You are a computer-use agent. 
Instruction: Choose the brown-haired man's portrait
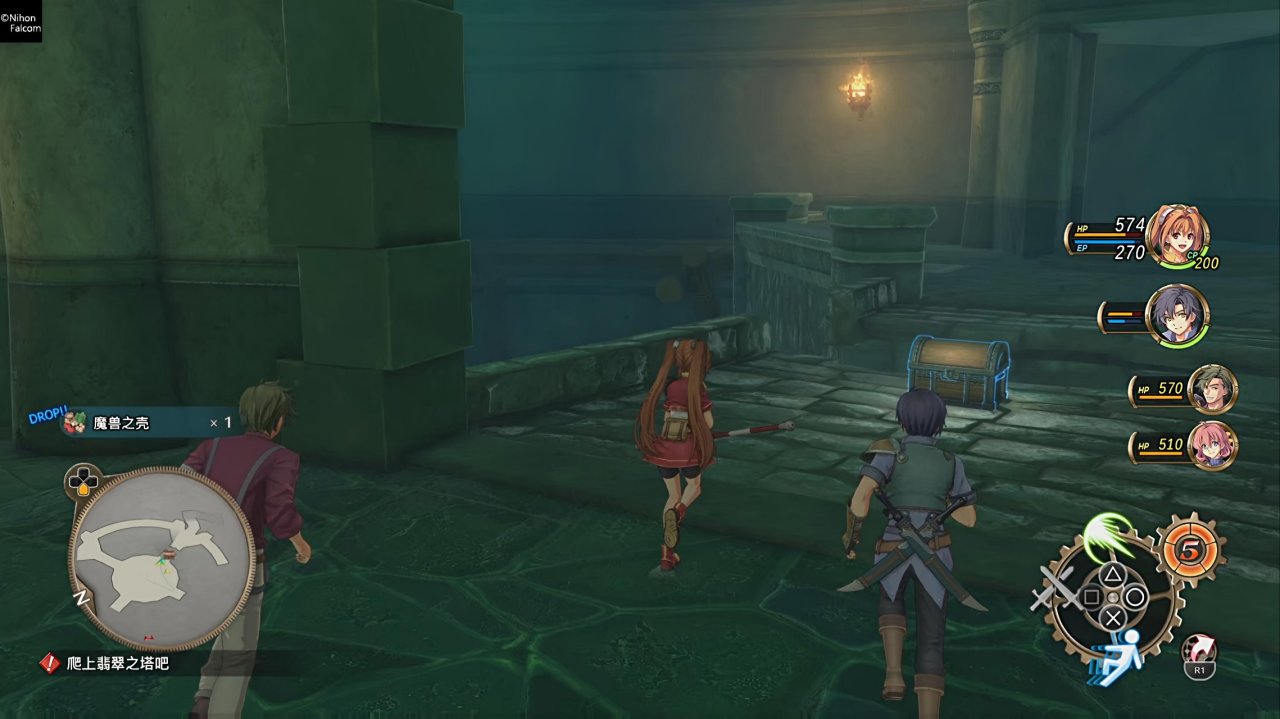click(x=1212, y=389)
